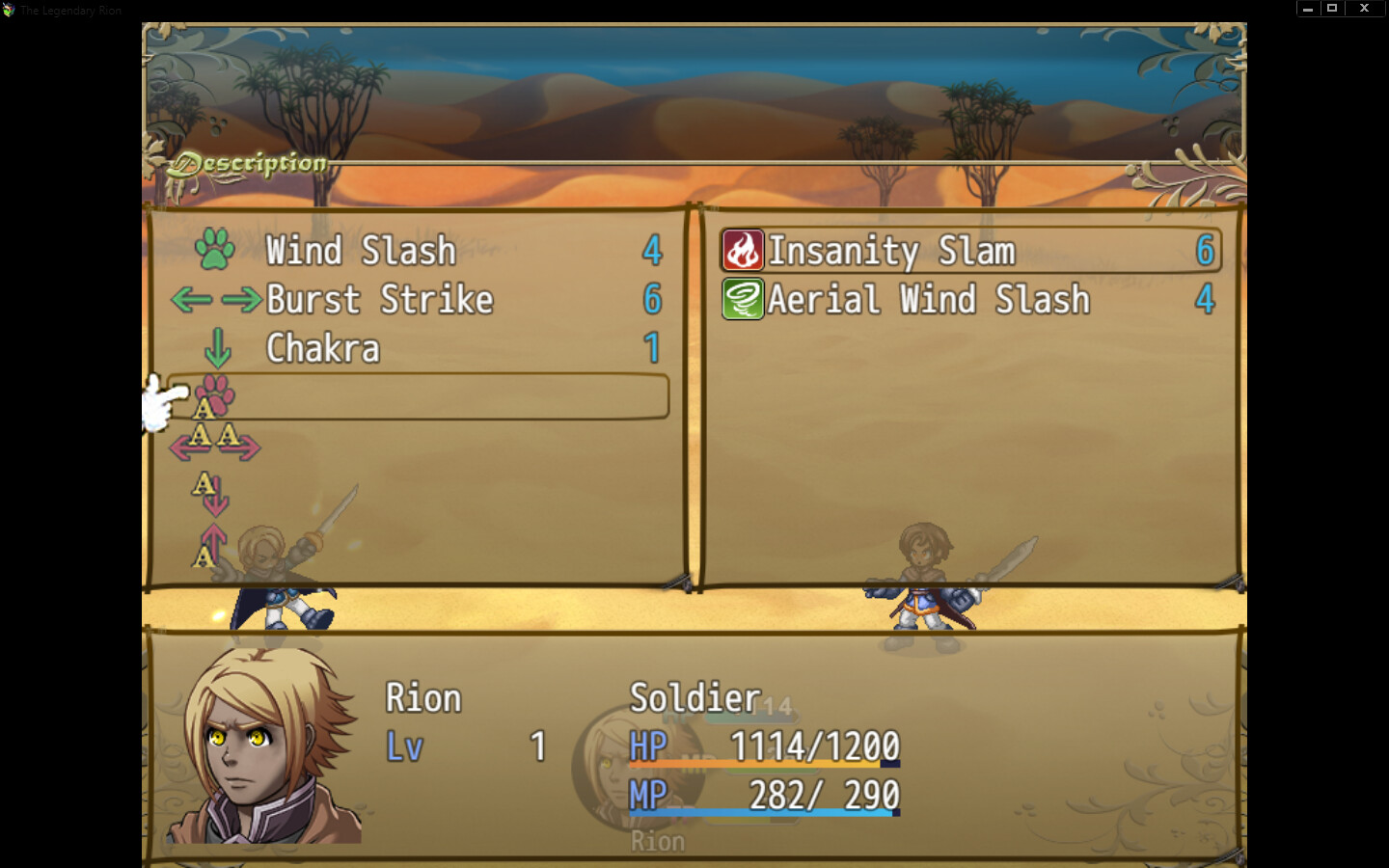Click the down-arrow icon next to Chakra

[x=219, y=349]
